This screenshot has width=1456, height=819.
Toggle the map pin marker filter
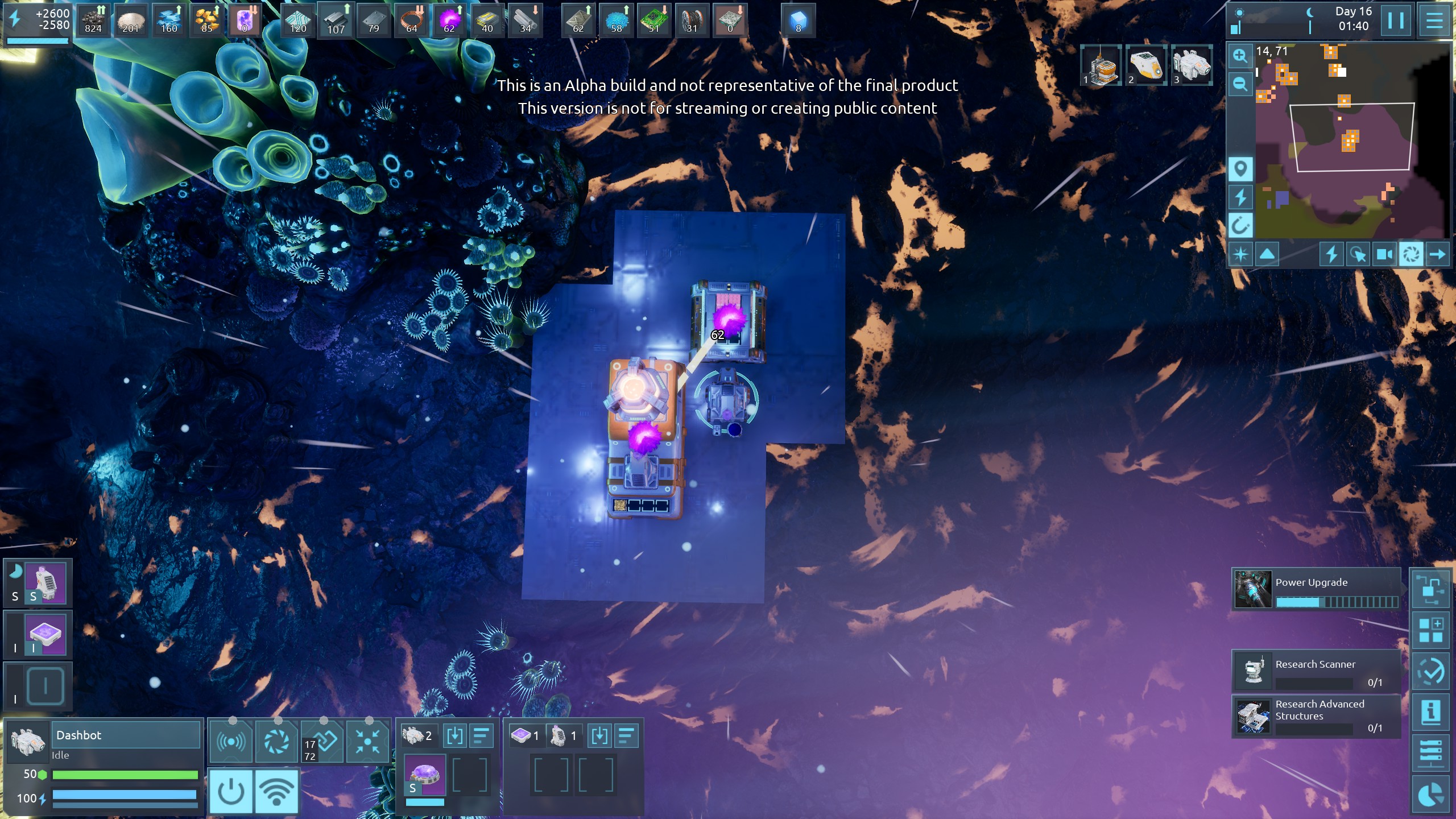click(x=1240, y=169)
